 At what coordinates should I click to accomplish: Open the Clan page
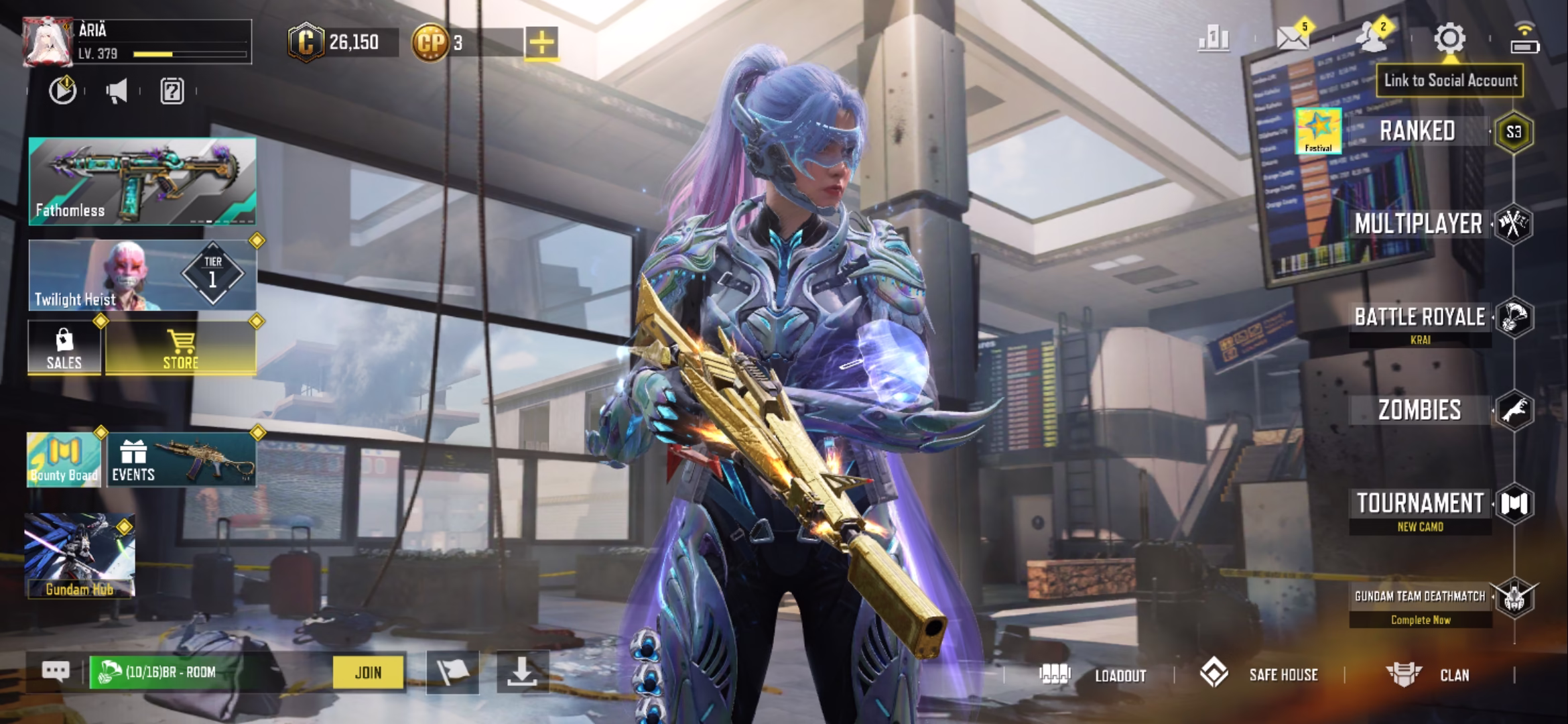pos(1429,674)
